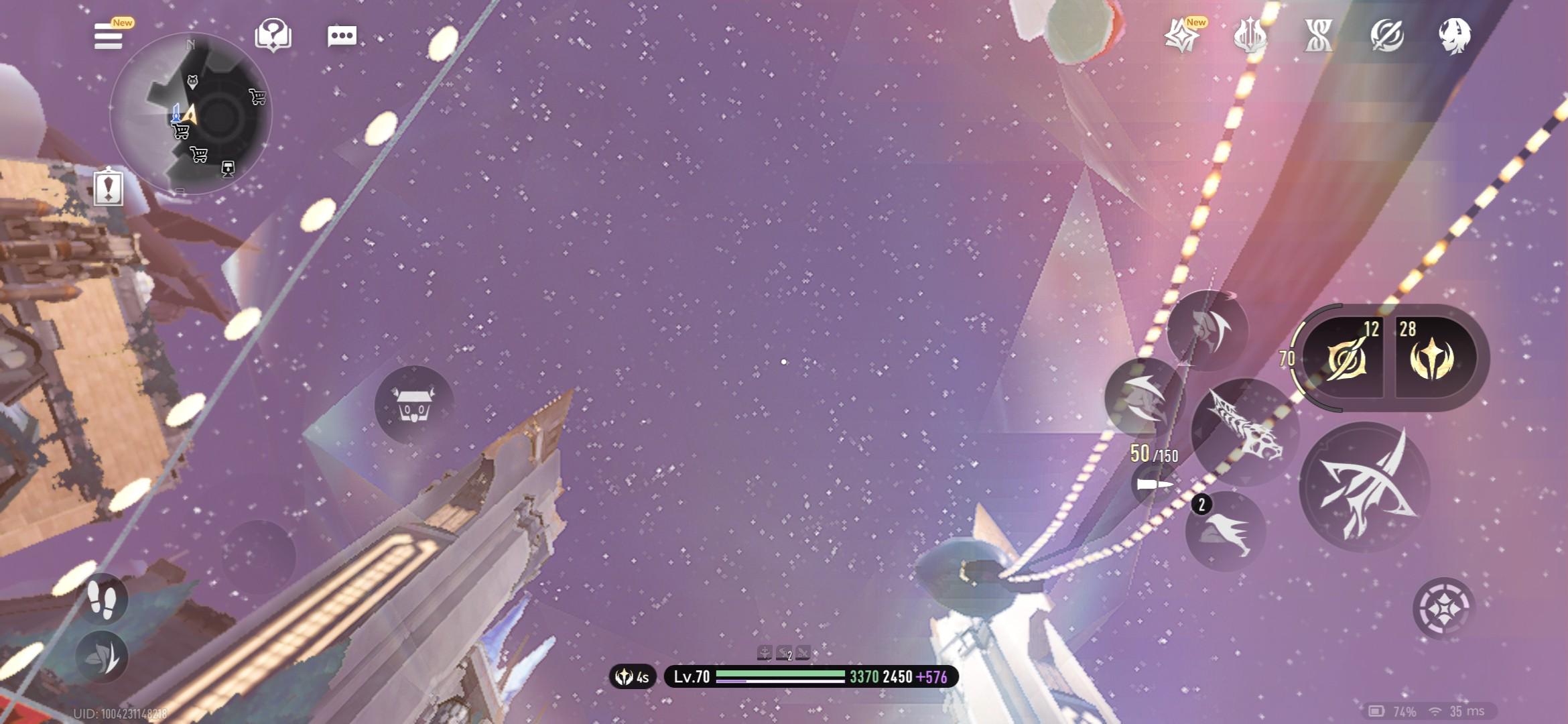Open the slashed circle icon at top
This screenshot has height=724, width=1568.
tap(1386, 36)
